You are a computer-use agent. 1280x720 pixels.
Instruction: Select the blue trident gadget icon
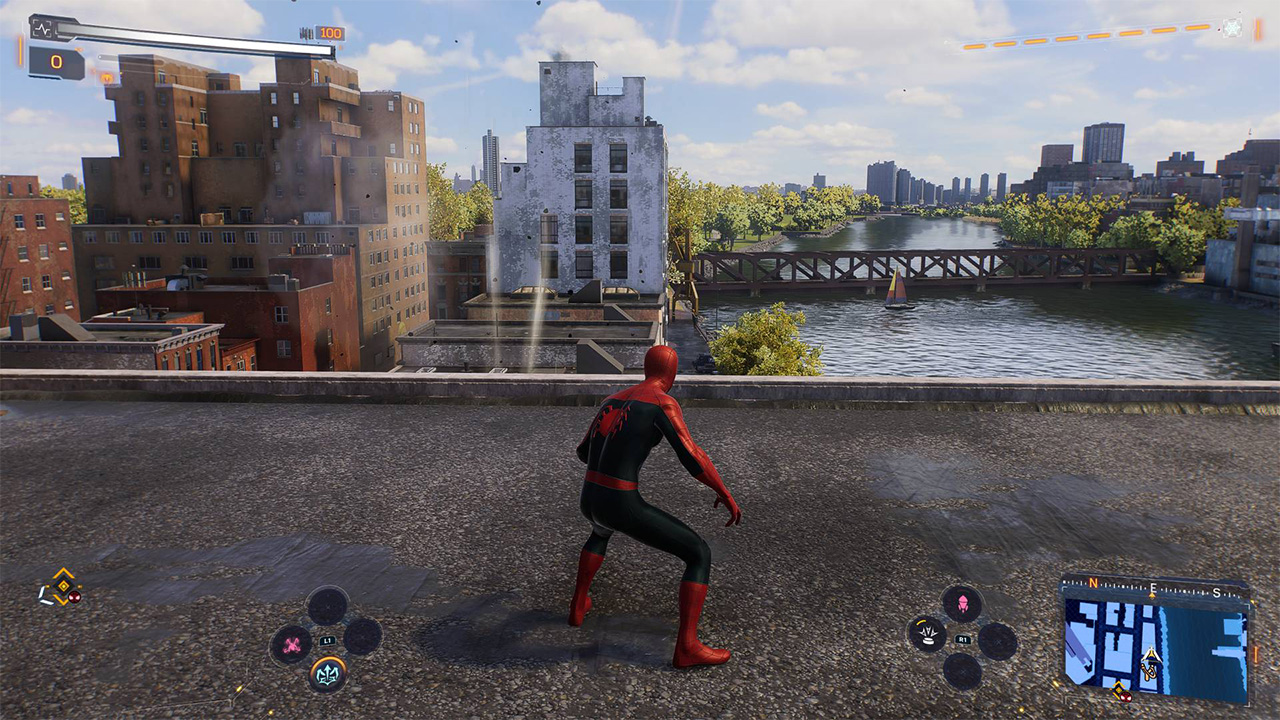point(329,673)
